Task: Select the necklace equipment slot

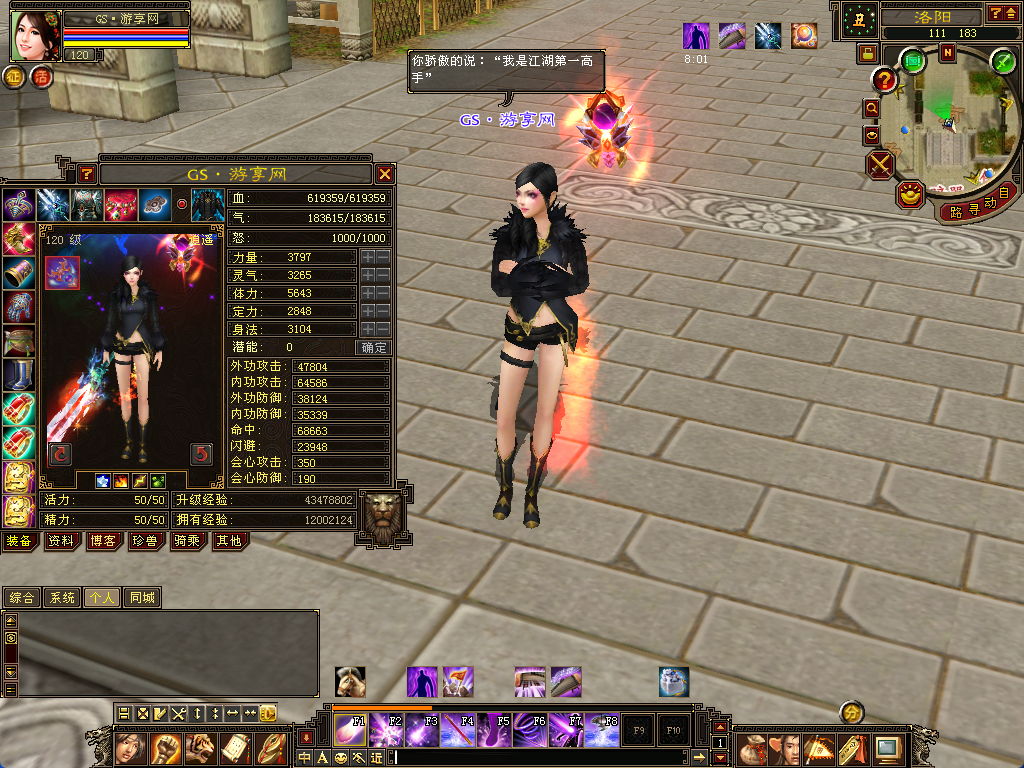Action: tap(18, 206)
